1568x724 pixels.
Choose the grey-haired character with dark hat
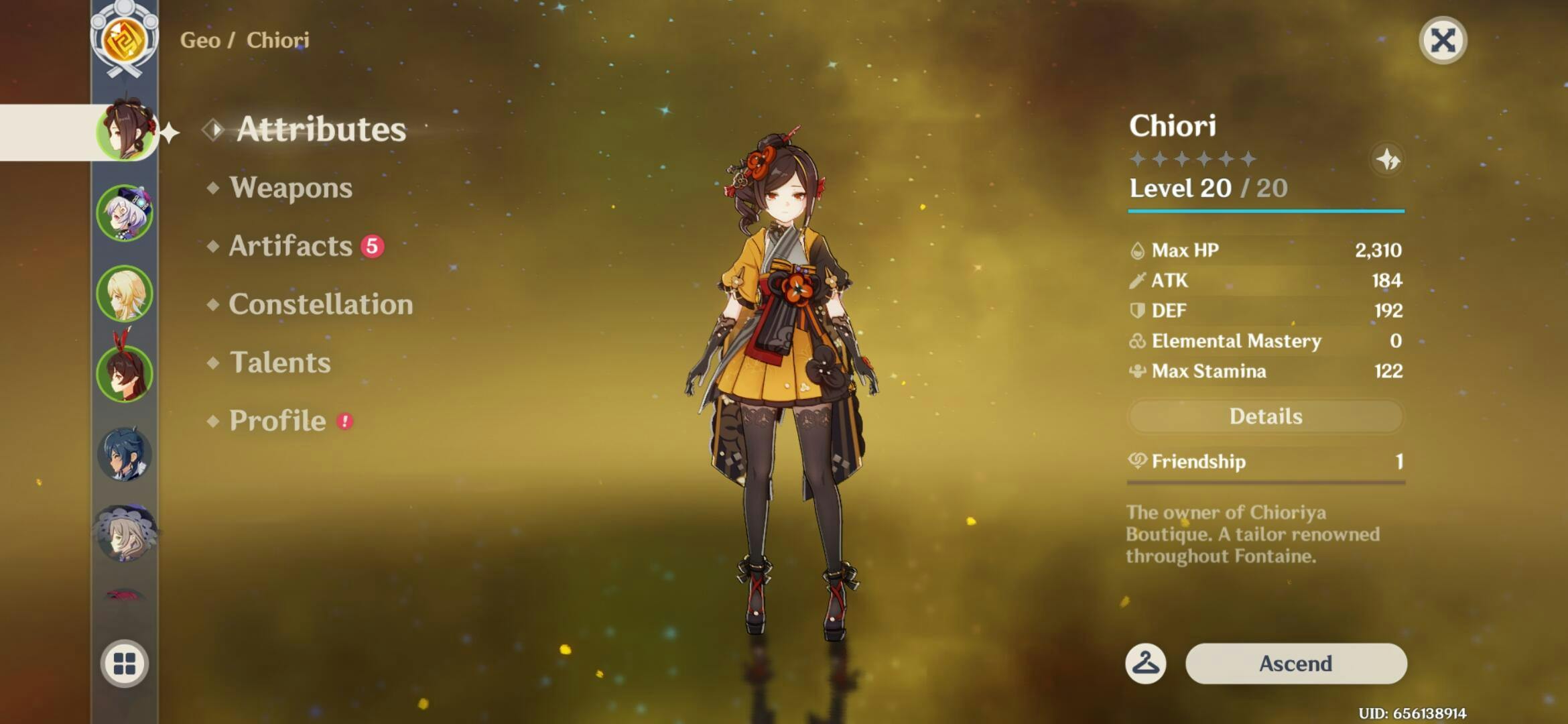click(125, 534)
